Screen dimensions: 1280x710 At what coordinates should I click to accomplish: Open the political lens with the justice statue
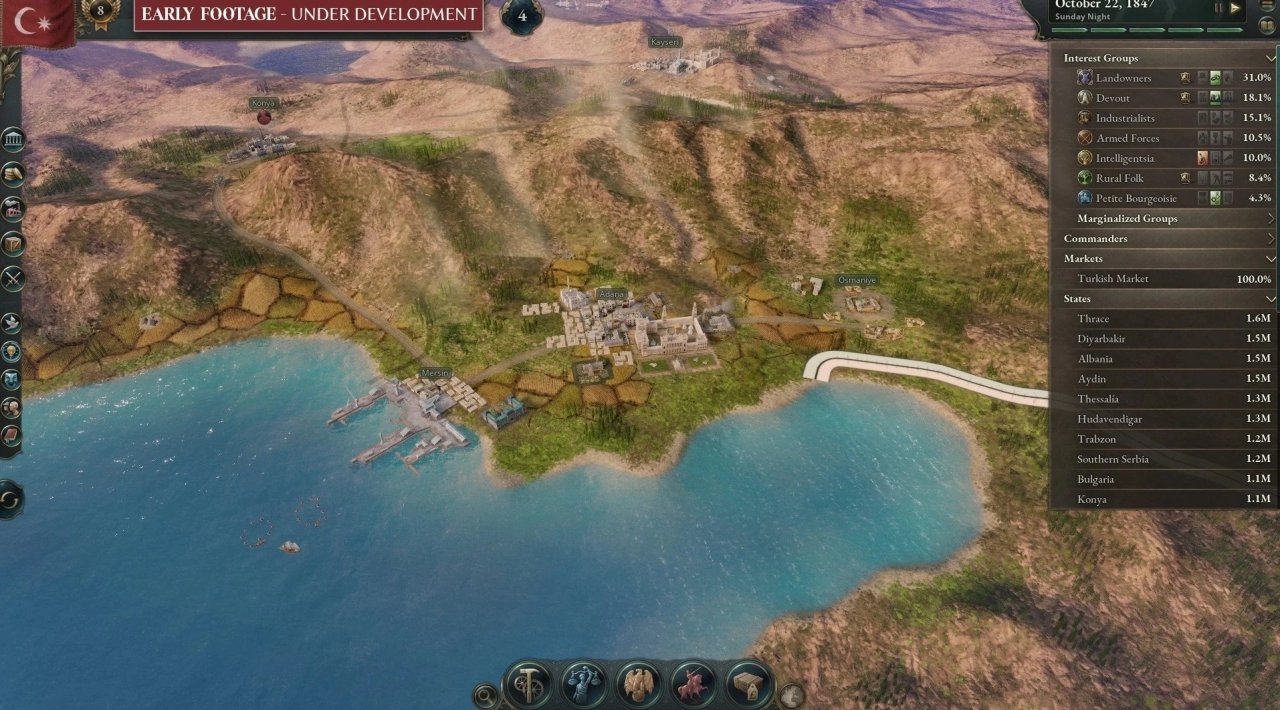(583, 685)
